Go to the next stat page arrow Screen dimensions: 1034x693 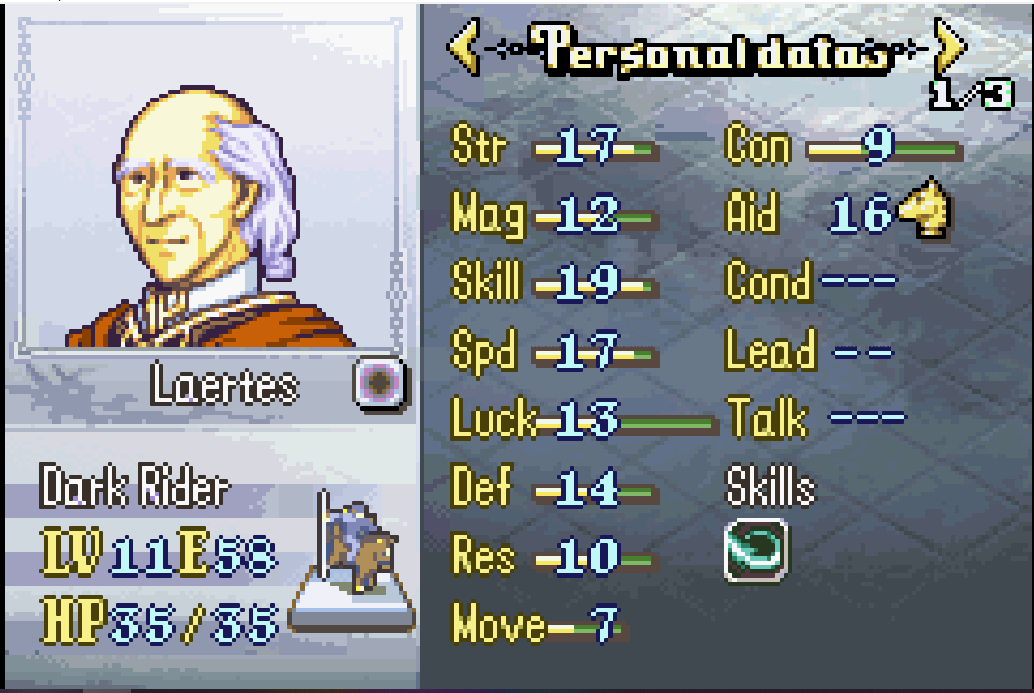click(951, 48)
